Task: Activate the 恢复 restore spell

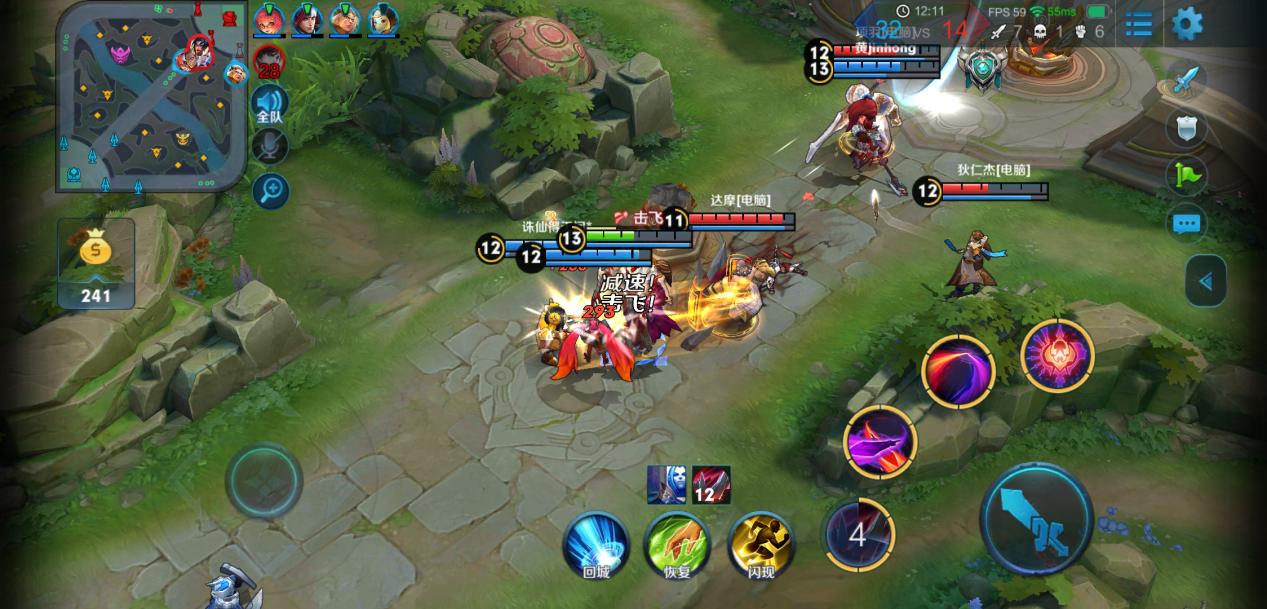Action: tap(677, 545)
